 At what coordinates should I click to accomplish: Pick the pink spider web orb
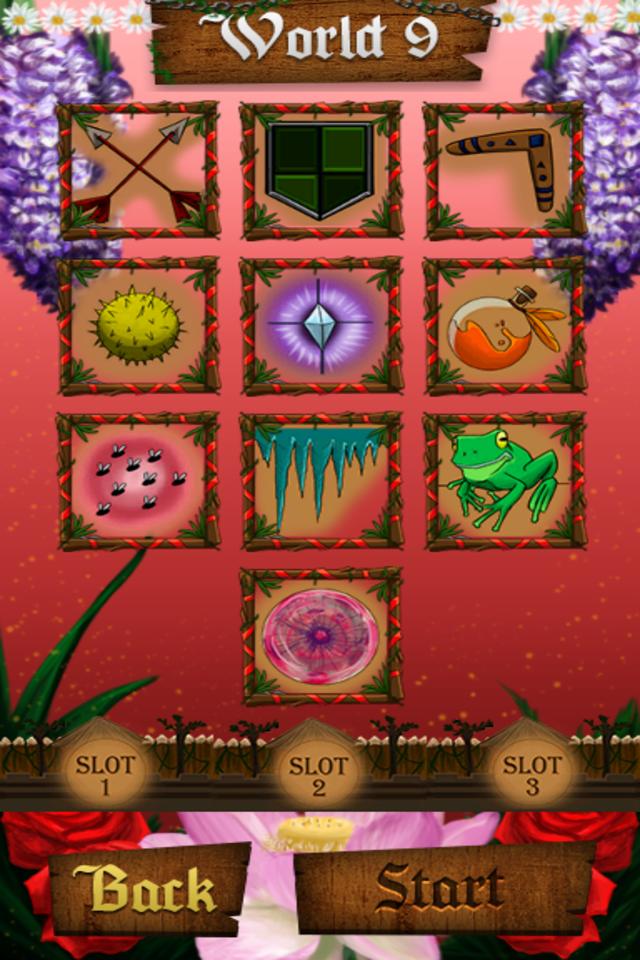tap(321, 636)
